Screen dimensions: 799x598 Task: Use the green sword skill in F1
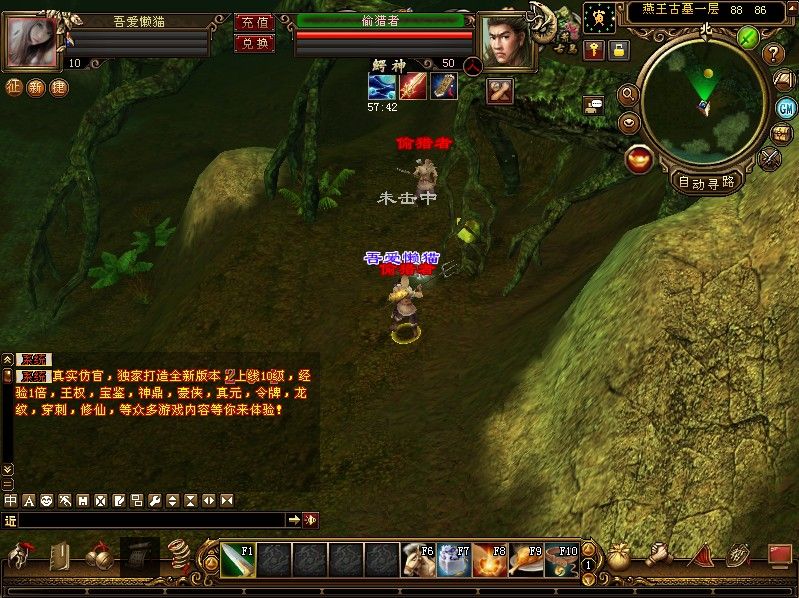point(237,558)
